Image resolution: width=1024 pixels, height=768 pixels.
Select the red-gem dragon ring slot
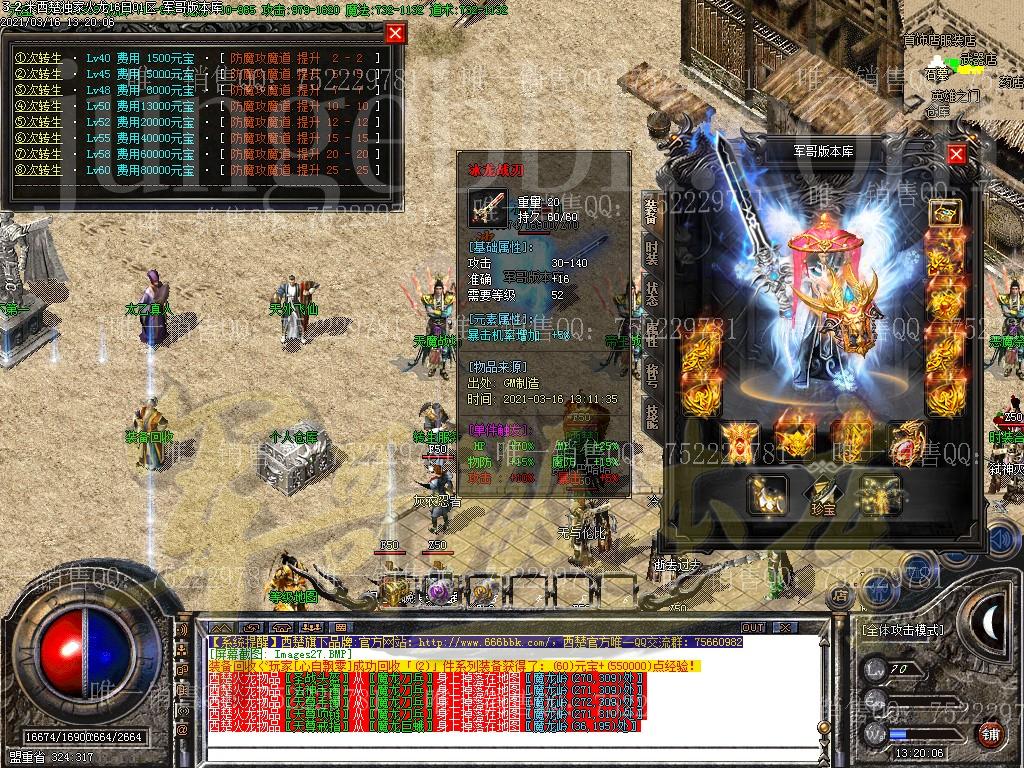click(907, 443)
